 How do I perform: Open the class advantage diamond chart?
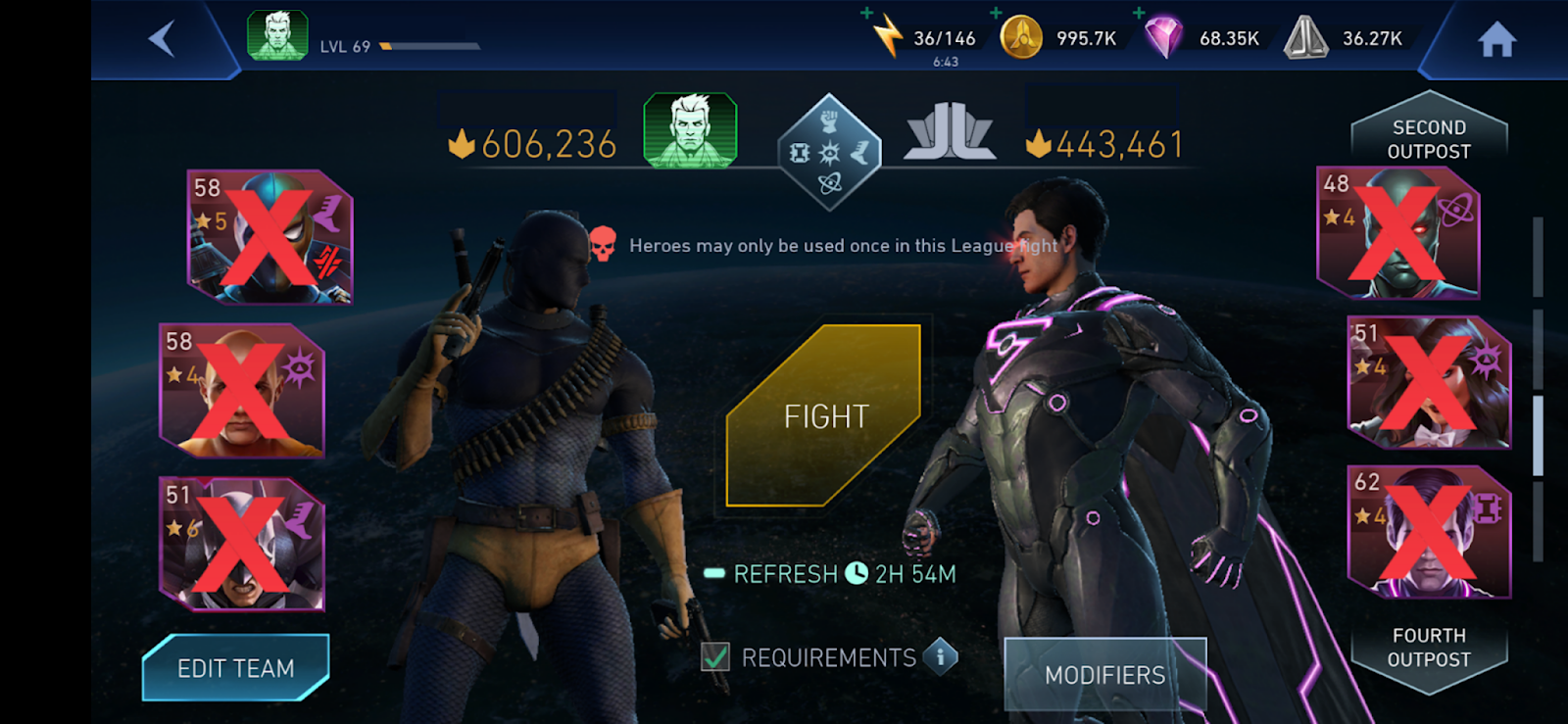(x=829, y=152)
